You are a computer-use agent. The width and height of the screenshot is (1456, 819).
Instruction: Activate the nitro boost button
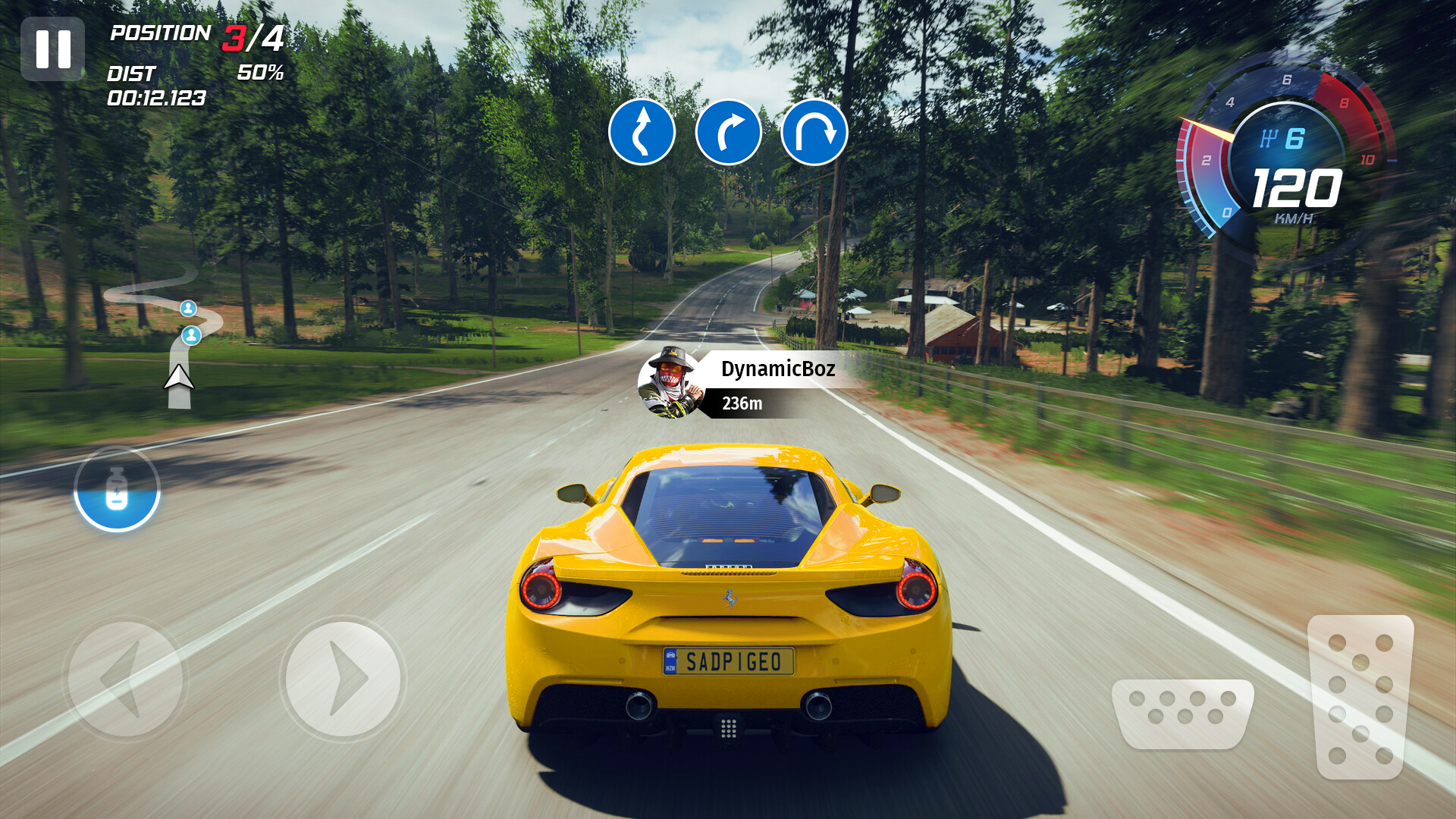[117, 490]
